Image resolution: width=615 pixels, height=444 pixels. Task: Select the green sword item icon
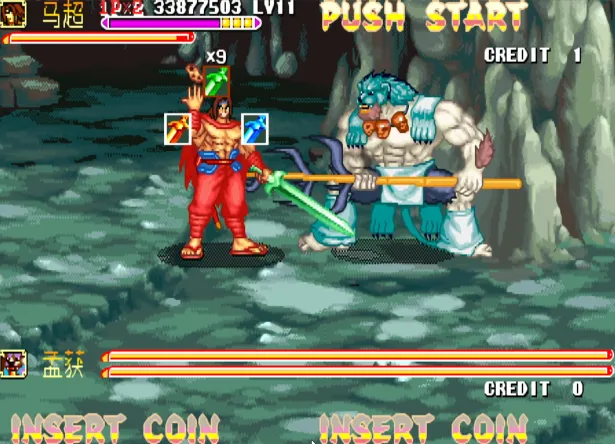(218, 81)
